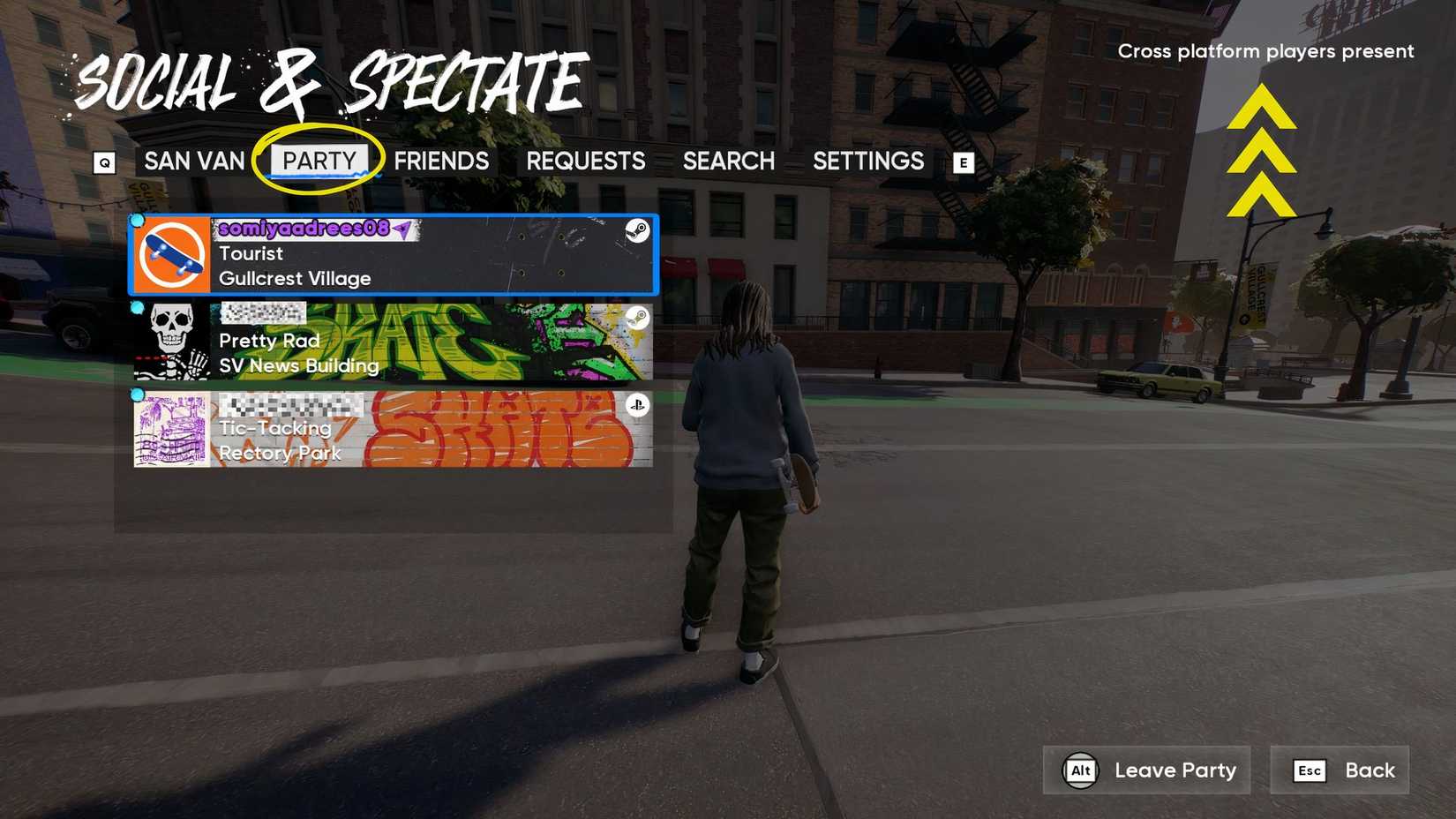Screen dimensions: 1456x819
Task: Open the REQUESTS tab
Action: [586, 162]
